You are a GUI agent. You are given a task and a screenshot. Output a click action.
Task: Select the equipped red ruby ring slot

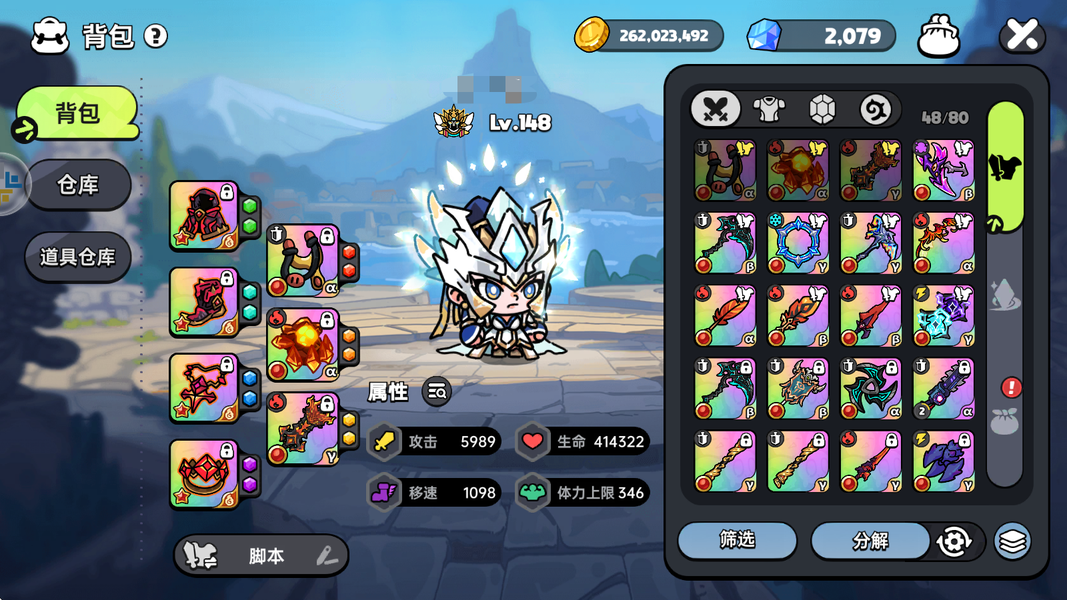click(x=204, y=473)
